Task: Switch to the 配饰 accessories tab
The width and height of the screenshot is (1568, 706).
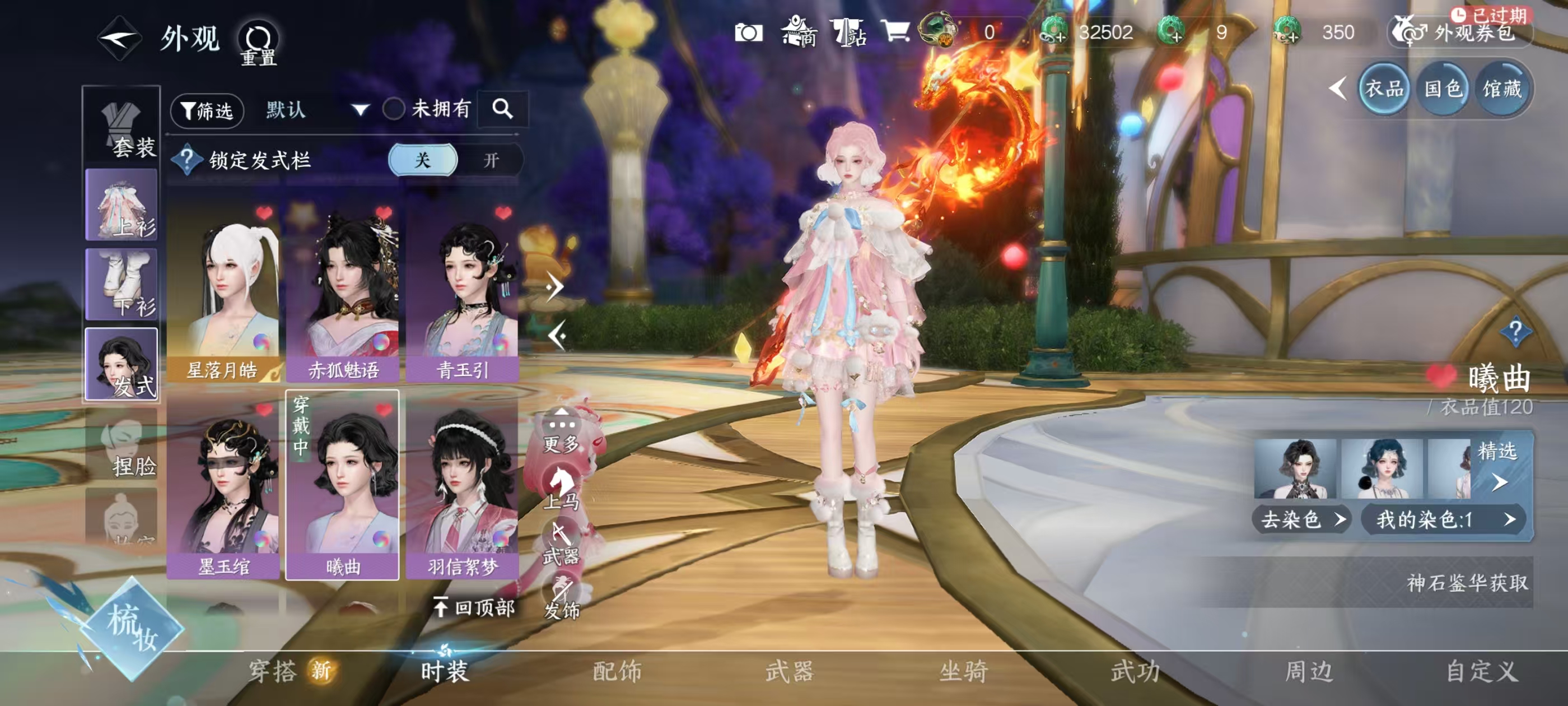Action: pos(617,671)
